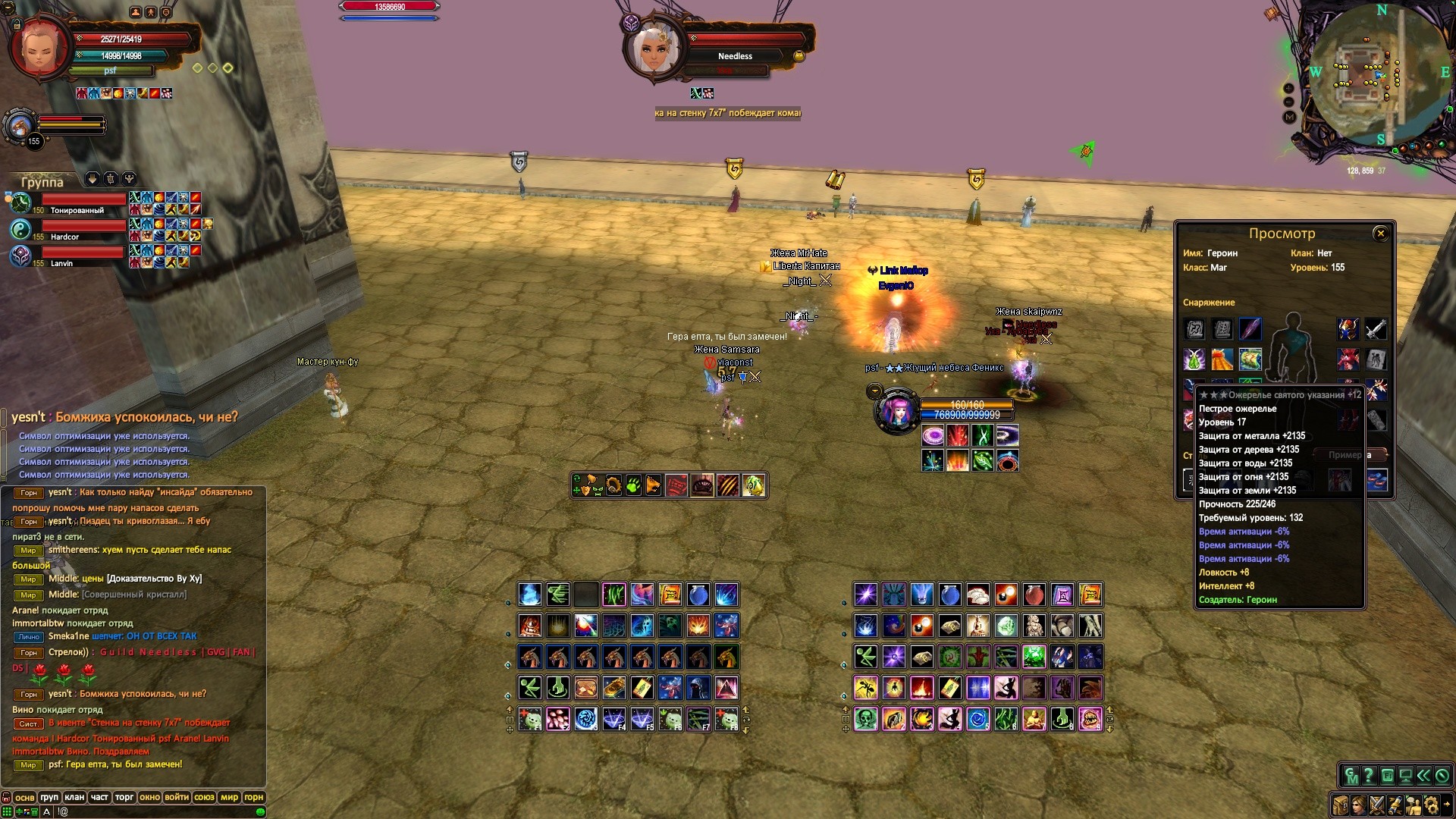Open the character portrait menu icon

[1358, 805]
